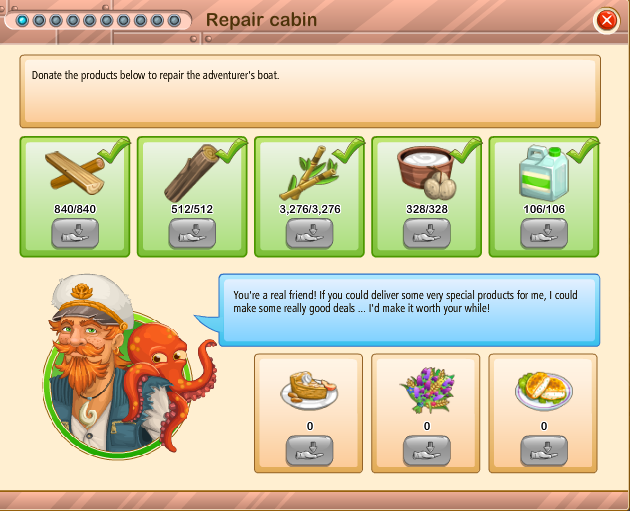
Task: Donate the coconut bowl product
Action: tap(427, 232)
